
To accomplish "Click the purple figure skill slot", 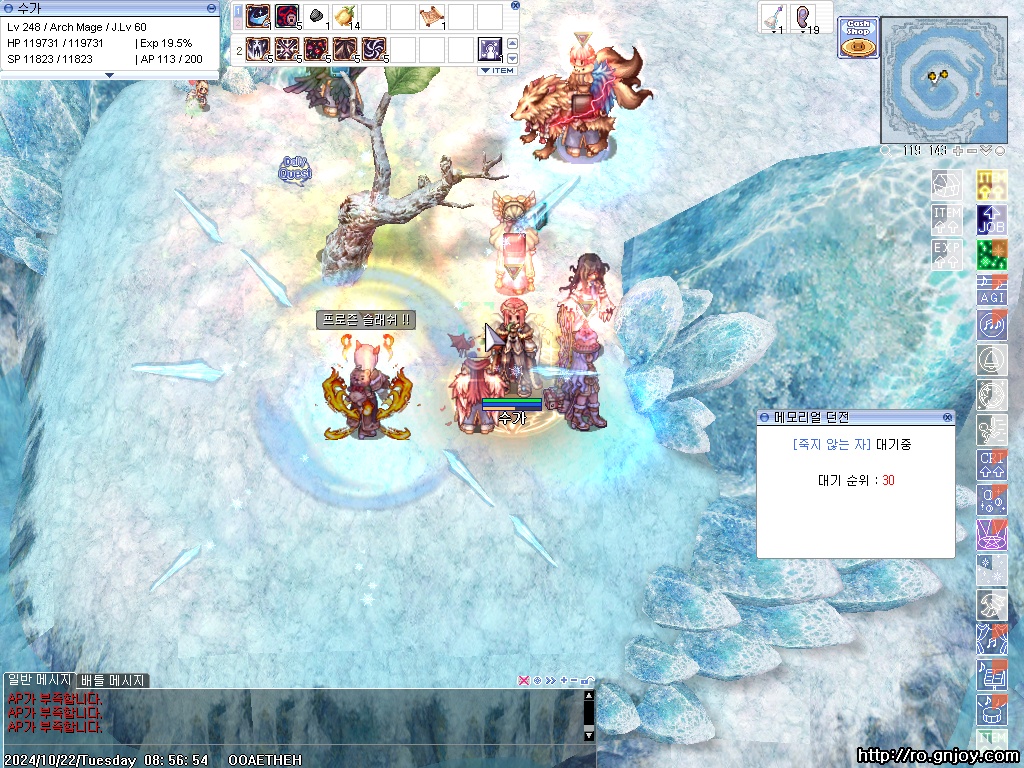I will tap(490, 48).
